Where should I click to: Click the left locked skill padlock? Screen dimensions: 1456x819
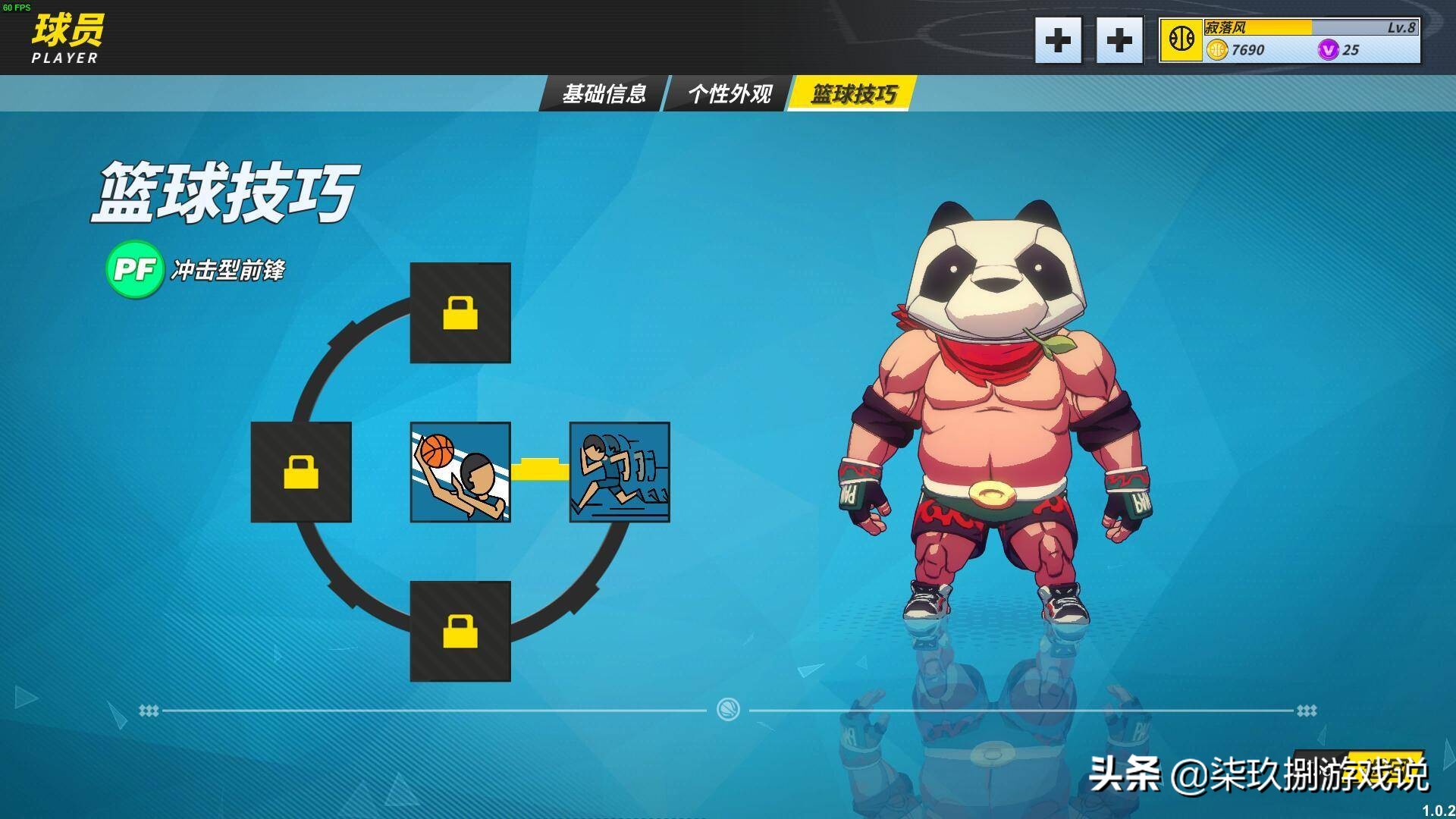click(x=300, y=472)
